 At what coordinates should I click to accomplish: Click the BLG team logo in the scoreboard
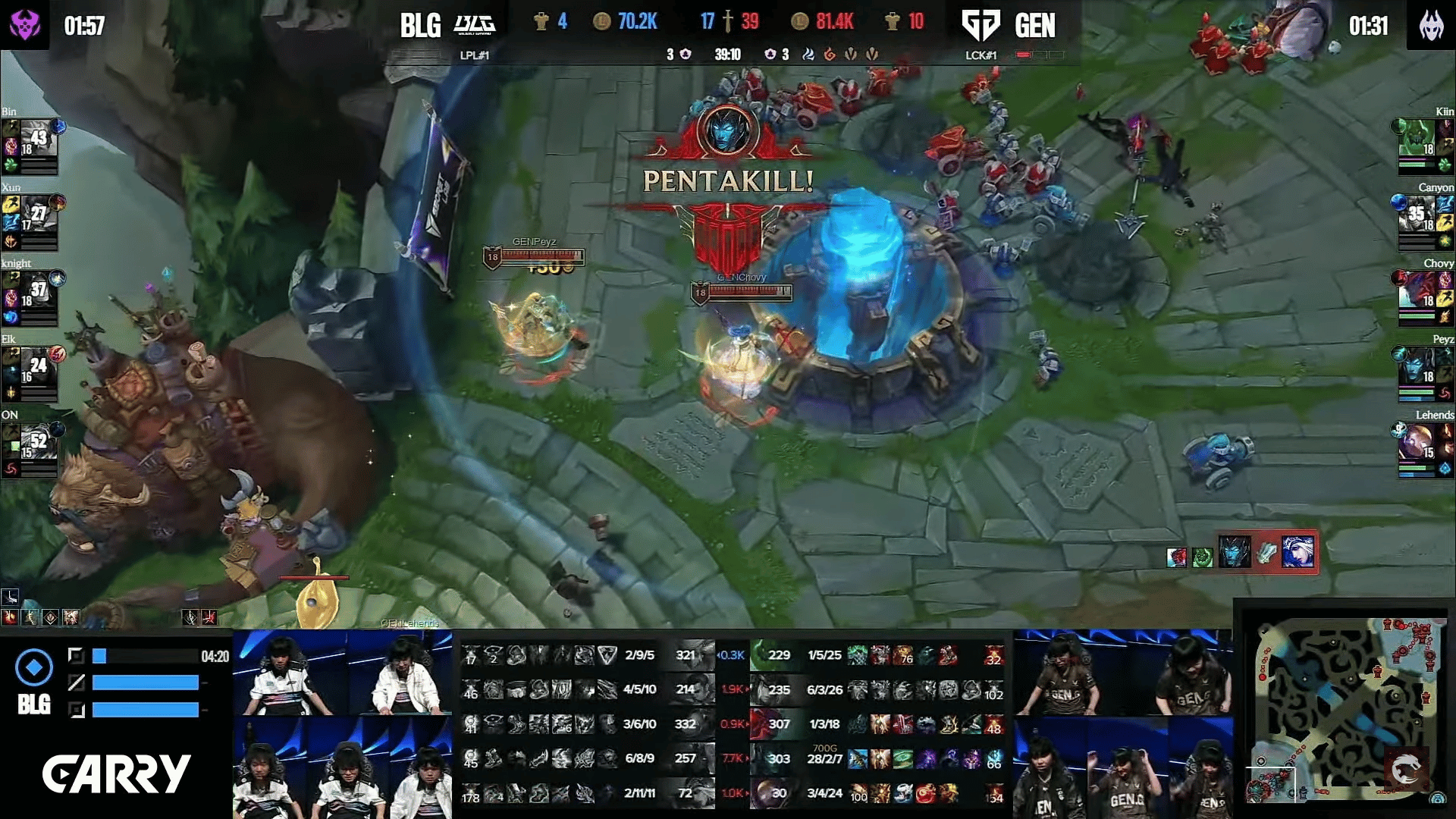coord(475,25)
